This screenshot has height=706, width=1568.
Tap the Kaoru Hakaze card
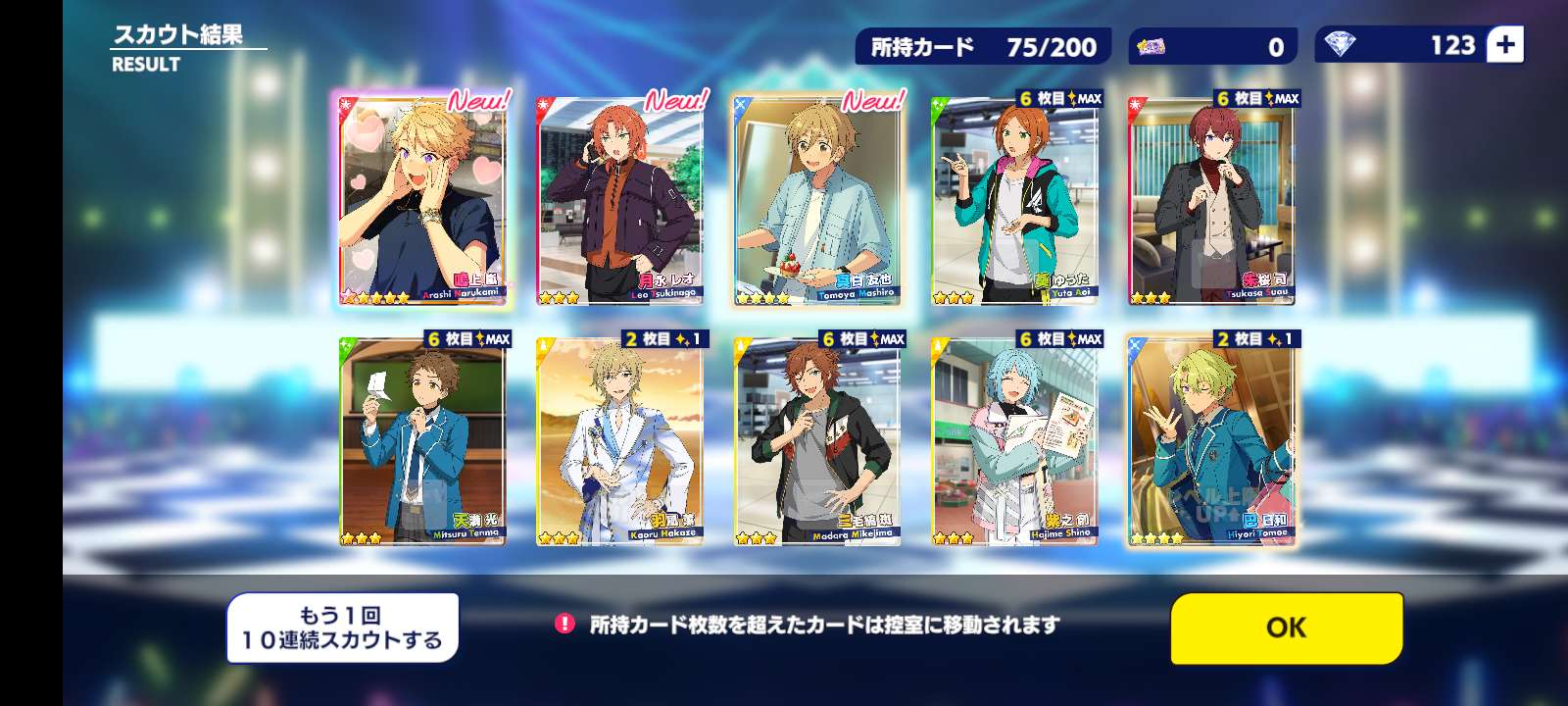click(620, 441)
